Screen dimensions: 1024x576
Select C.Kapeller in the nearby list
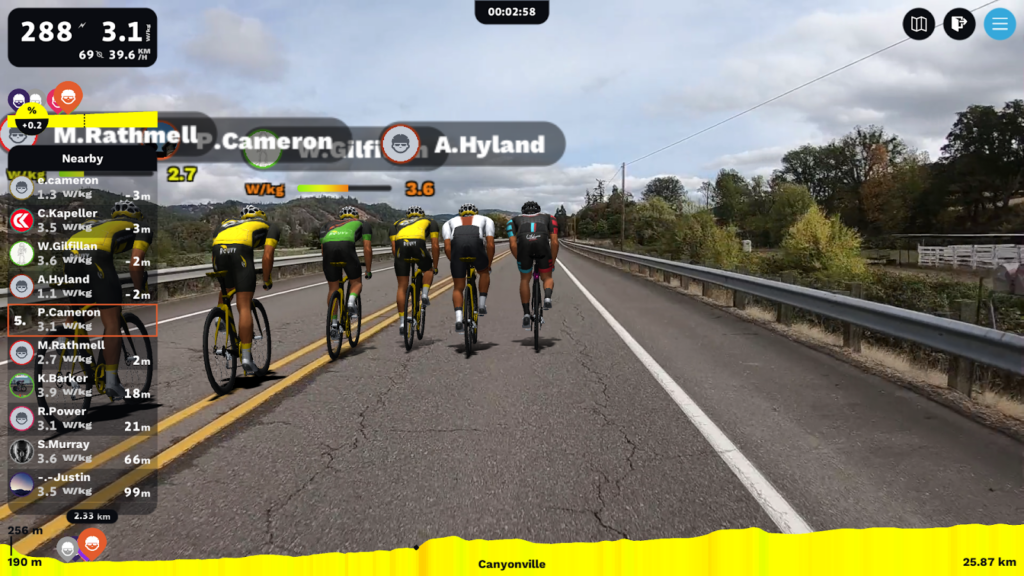pyautogui.click(x=82, y=220)
